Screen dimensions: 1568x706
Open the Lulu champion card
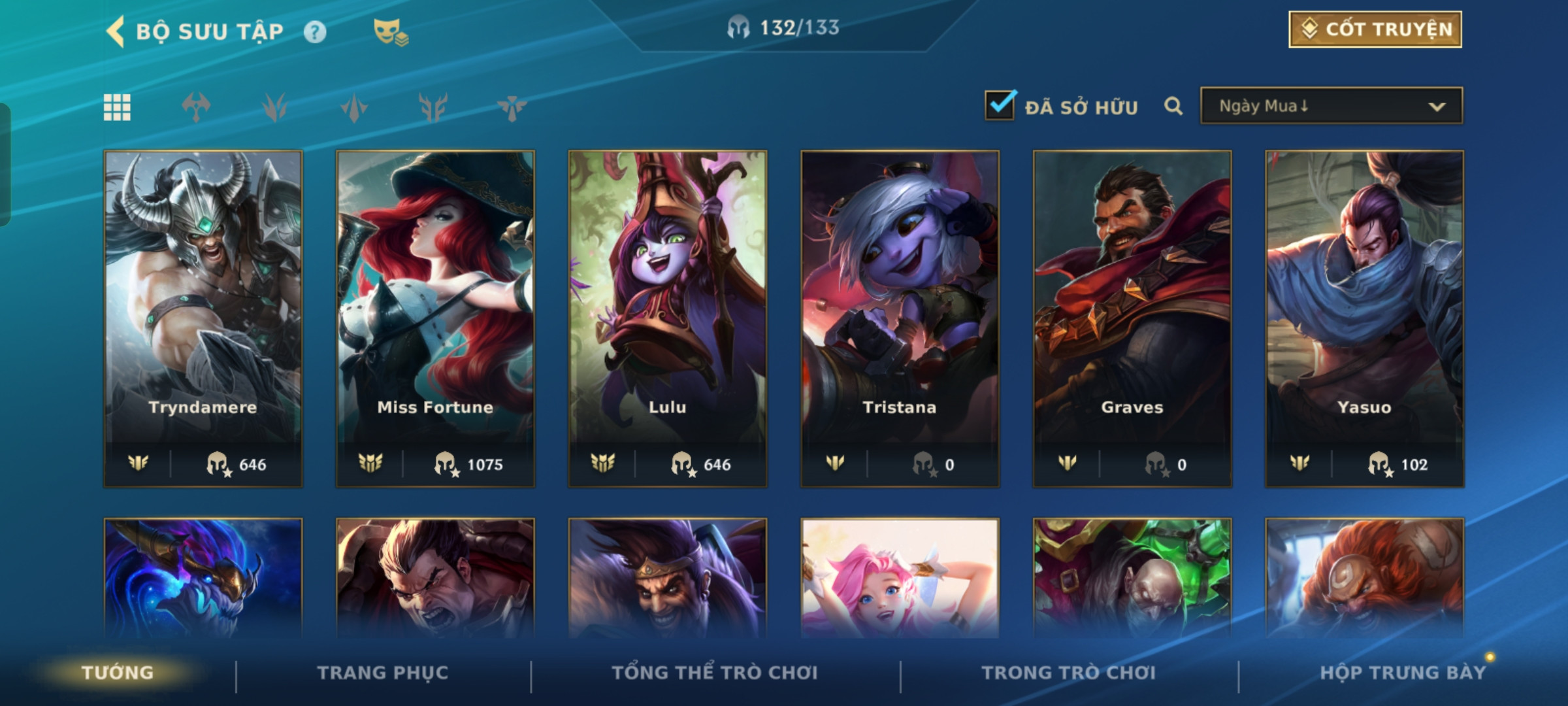tap(668, 318)
